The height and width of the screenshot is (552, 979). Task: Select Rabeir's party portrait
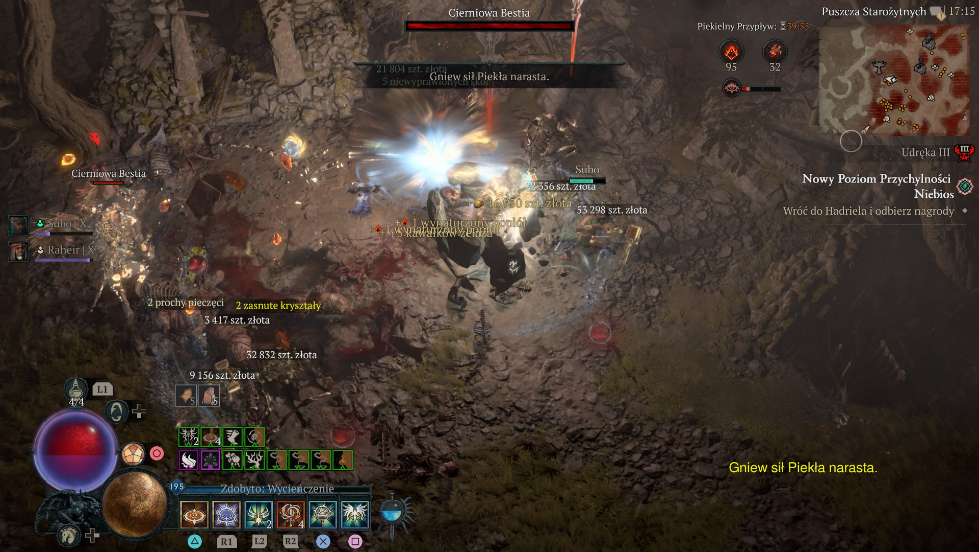pos(17,251)
